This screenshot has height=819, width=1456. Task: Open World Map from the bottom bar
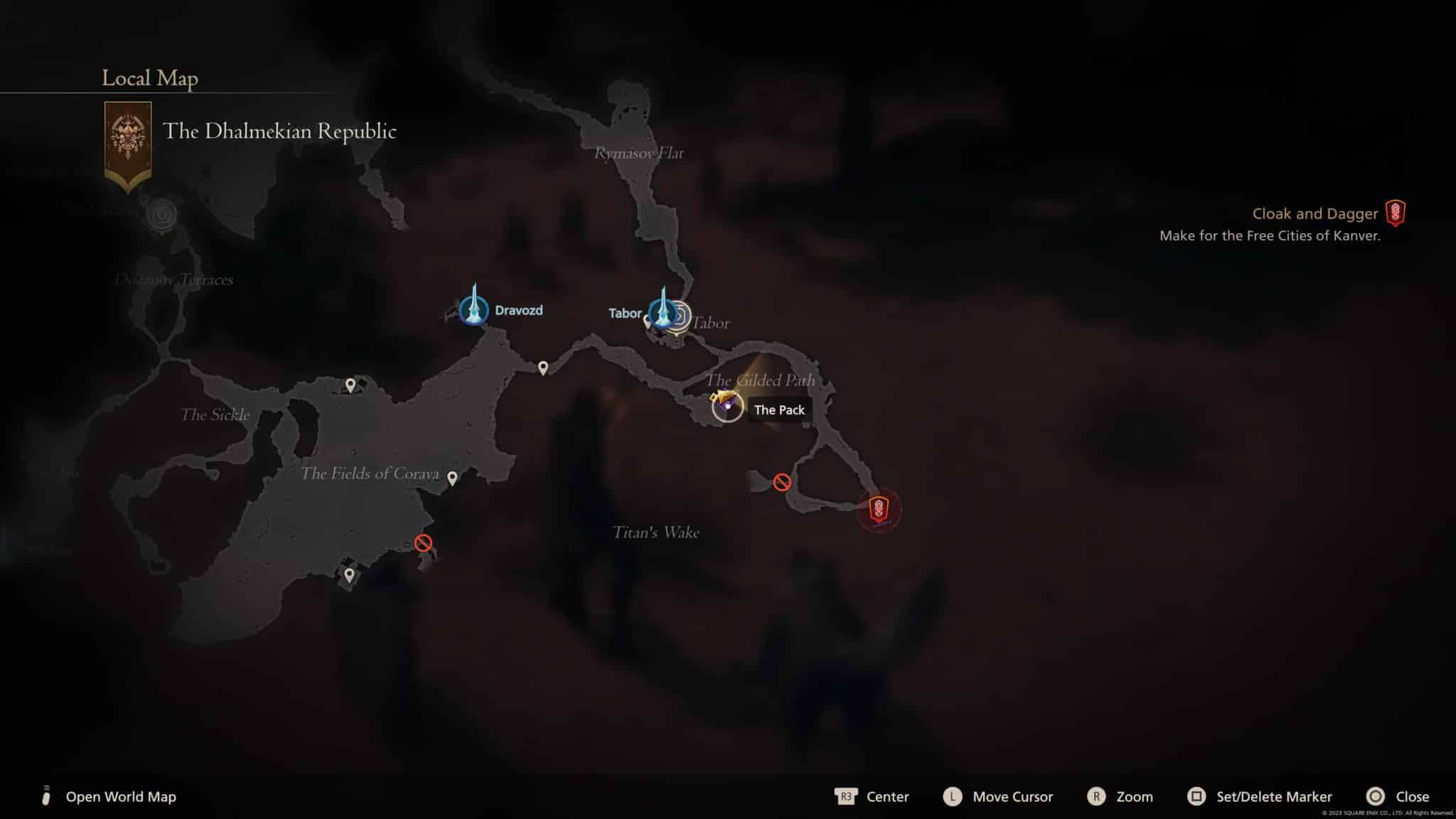[119, 797]
